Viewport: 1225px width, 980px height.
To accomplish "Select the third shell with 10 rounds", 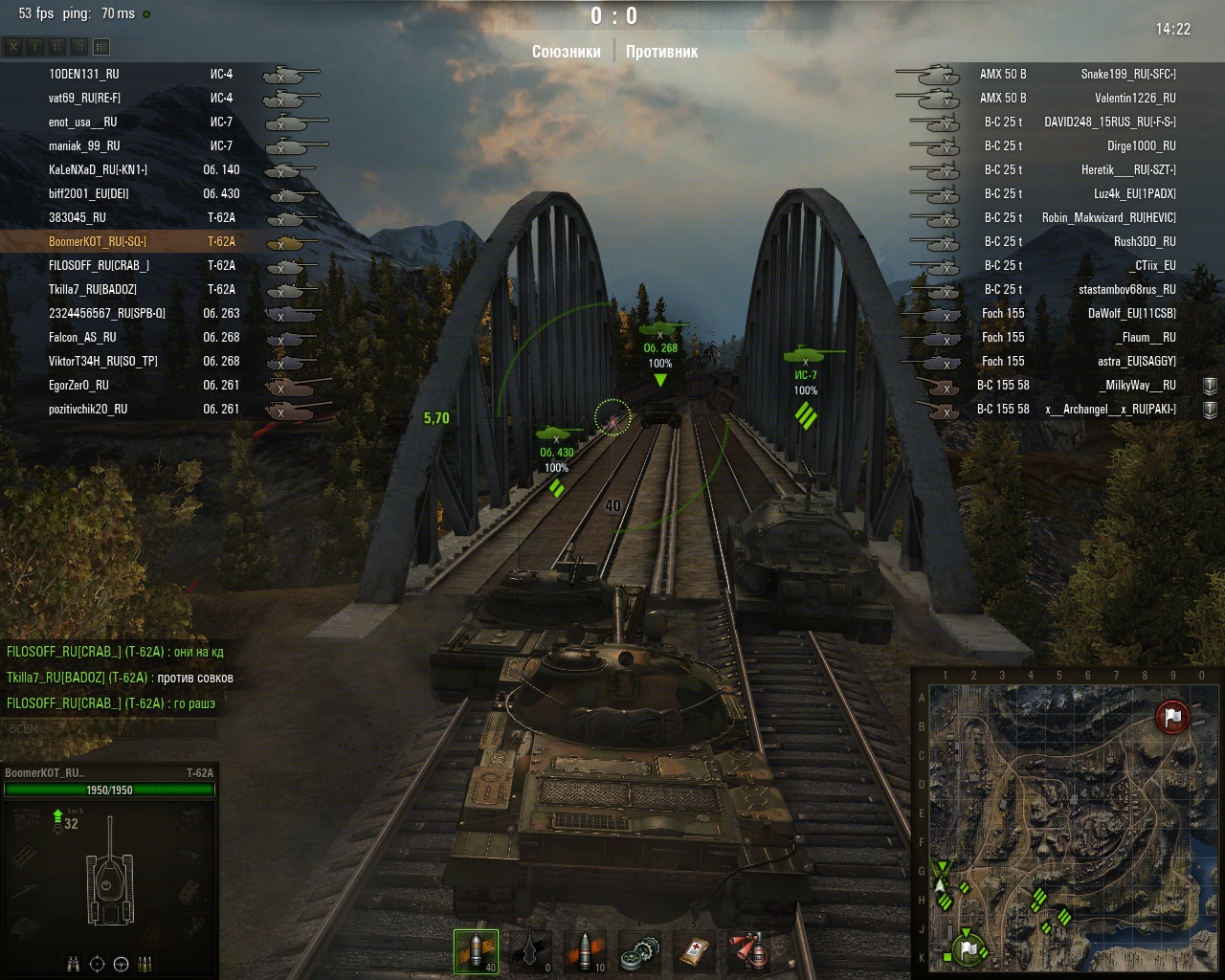I will [x=586, y=950].
